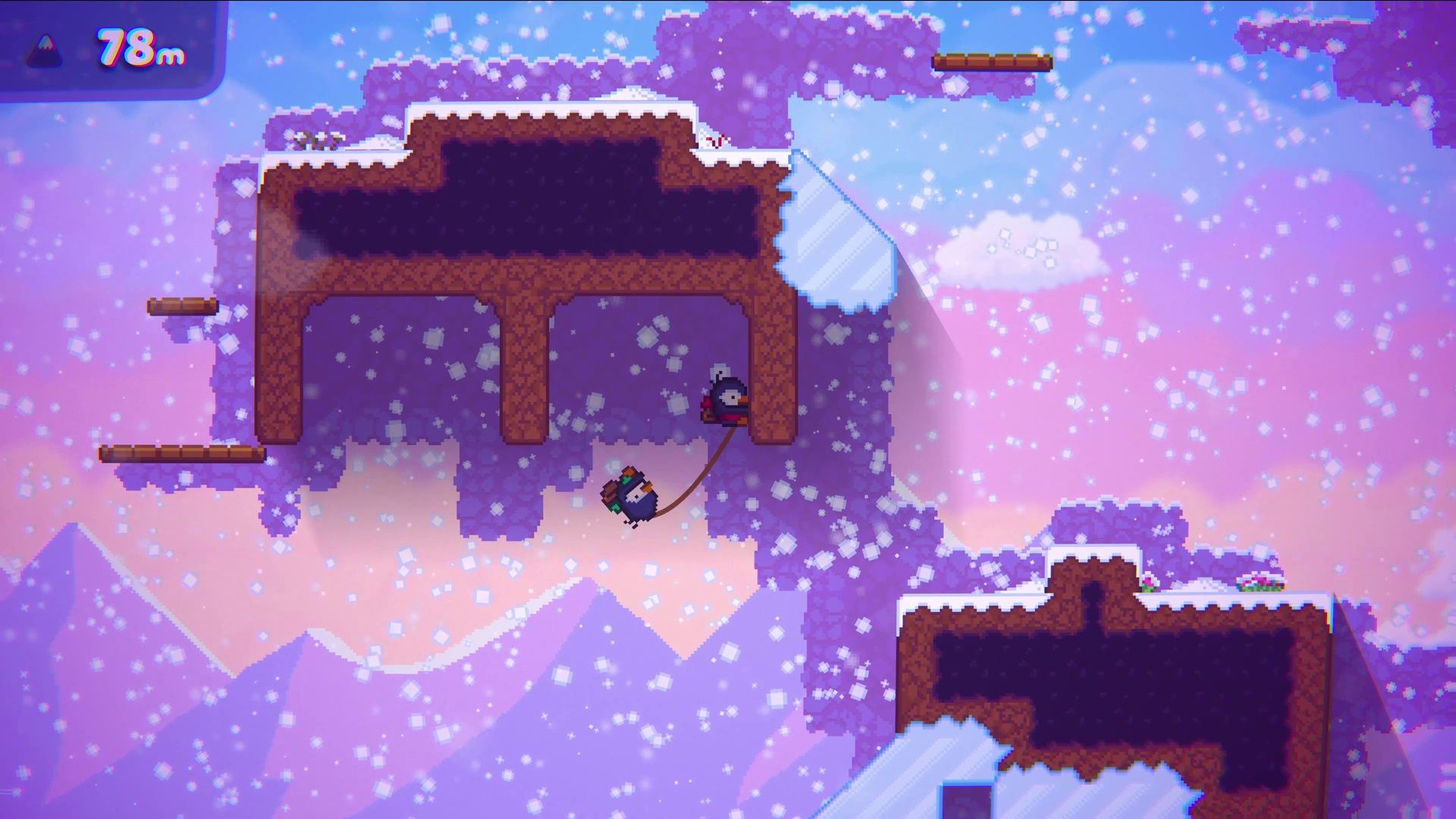This screenshot has width=1456, height=819.
Task: Click the wooden beam at the top-right corner
Action: (993, 61)
